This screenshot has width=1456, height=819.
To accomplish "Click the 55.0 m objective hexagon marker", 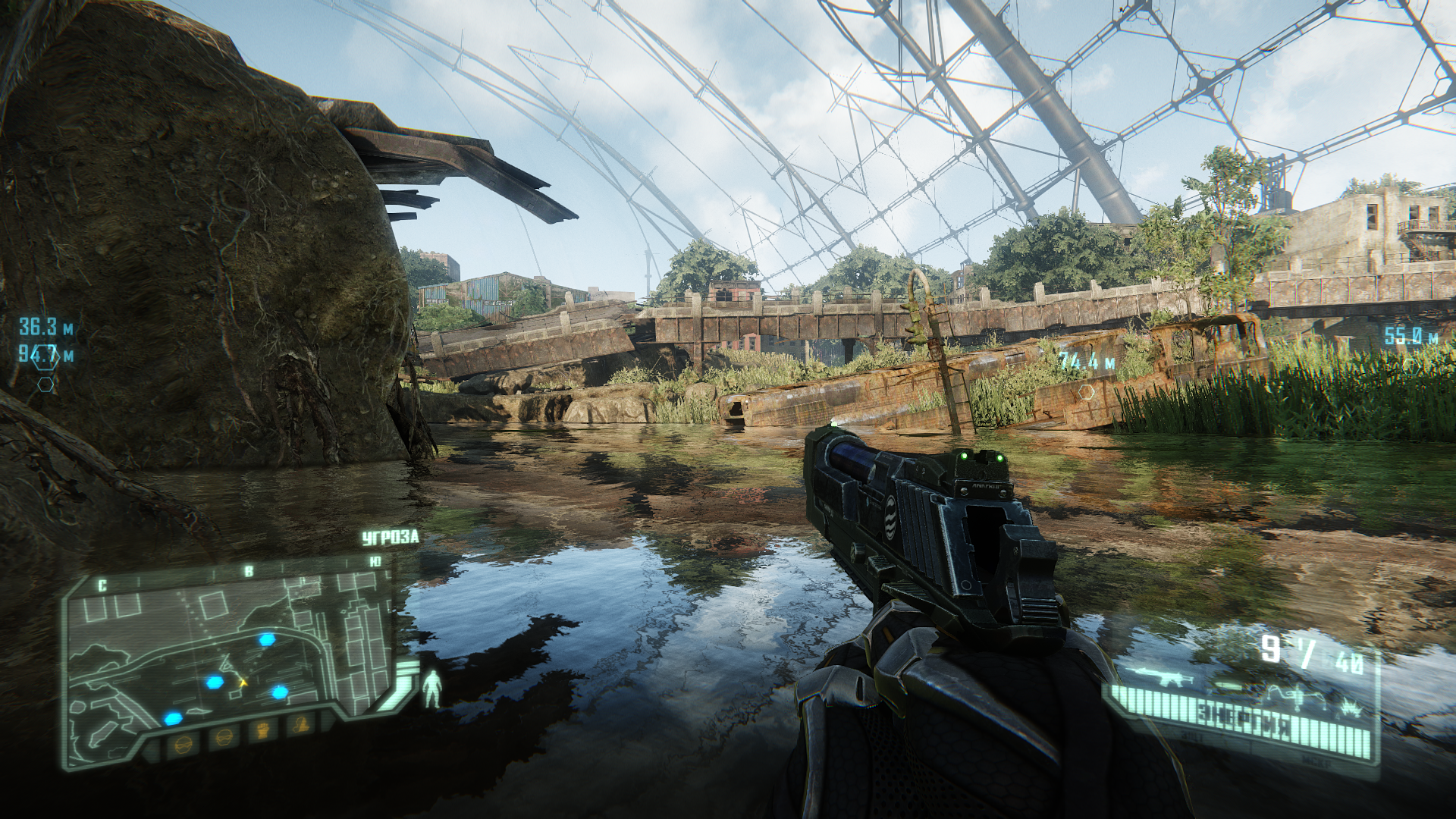I will coord(1410,364).
